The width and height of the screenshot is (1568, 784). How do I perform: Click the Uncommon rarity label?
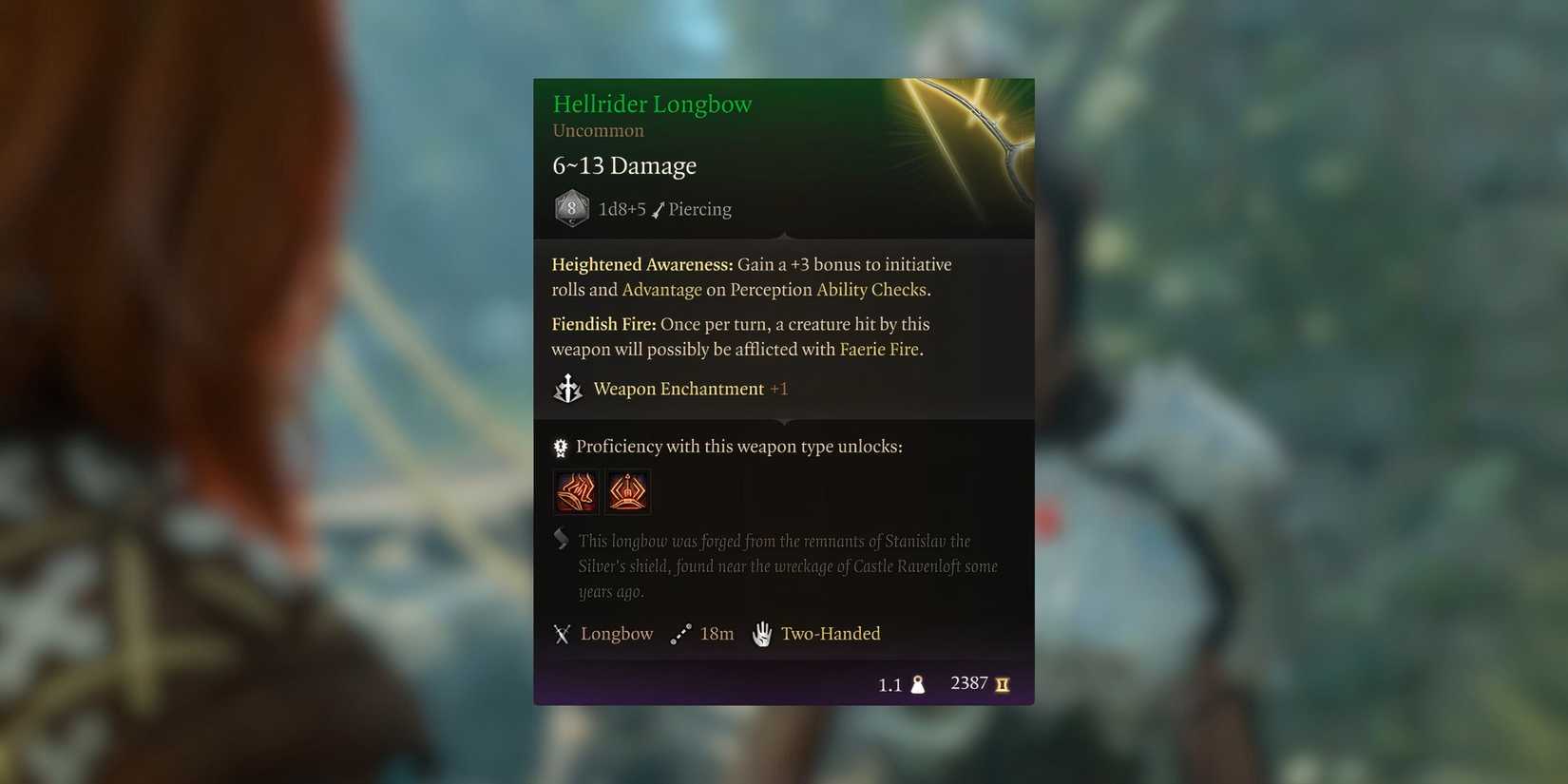tap(598, 130)
